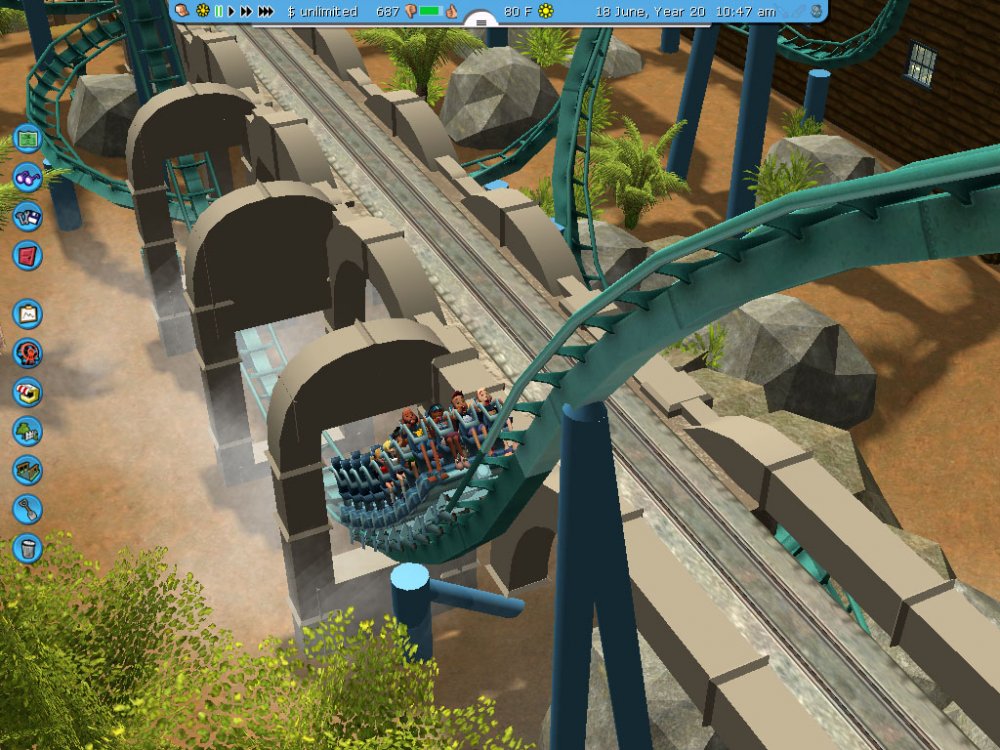This screenshot has width=1000, height=750.
Task: Set game speed to double fast-forward
Action: tap(245, 11)
